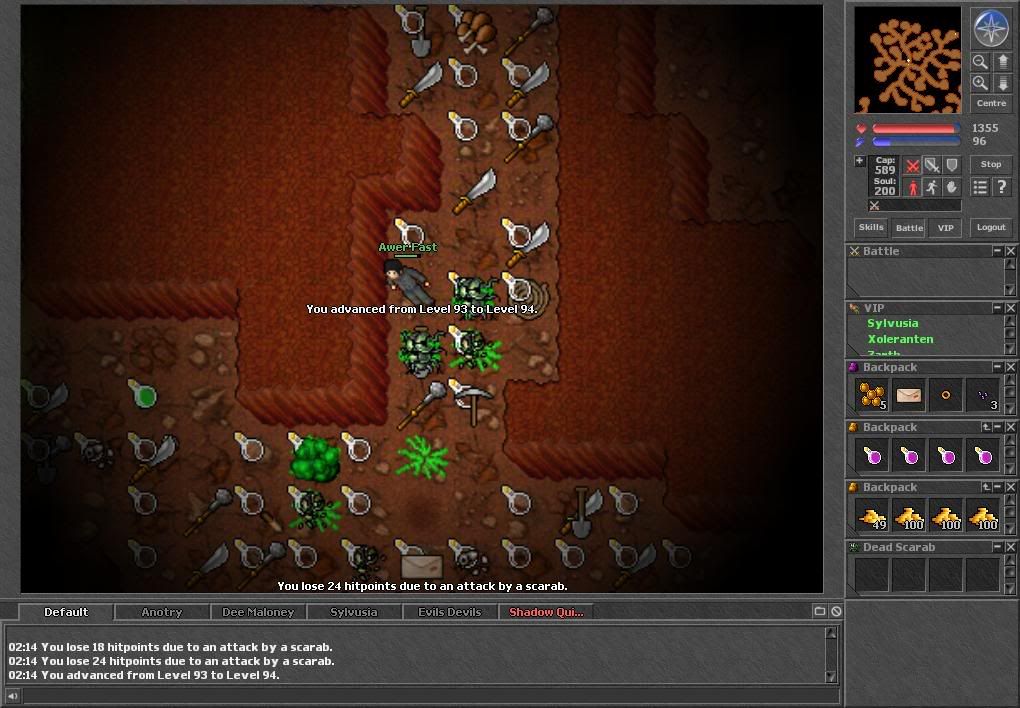Image resolution: width=1020 pixels, height=708 pixels.
Task: Zoom in the minimap
Action: (x=980, y=83)
